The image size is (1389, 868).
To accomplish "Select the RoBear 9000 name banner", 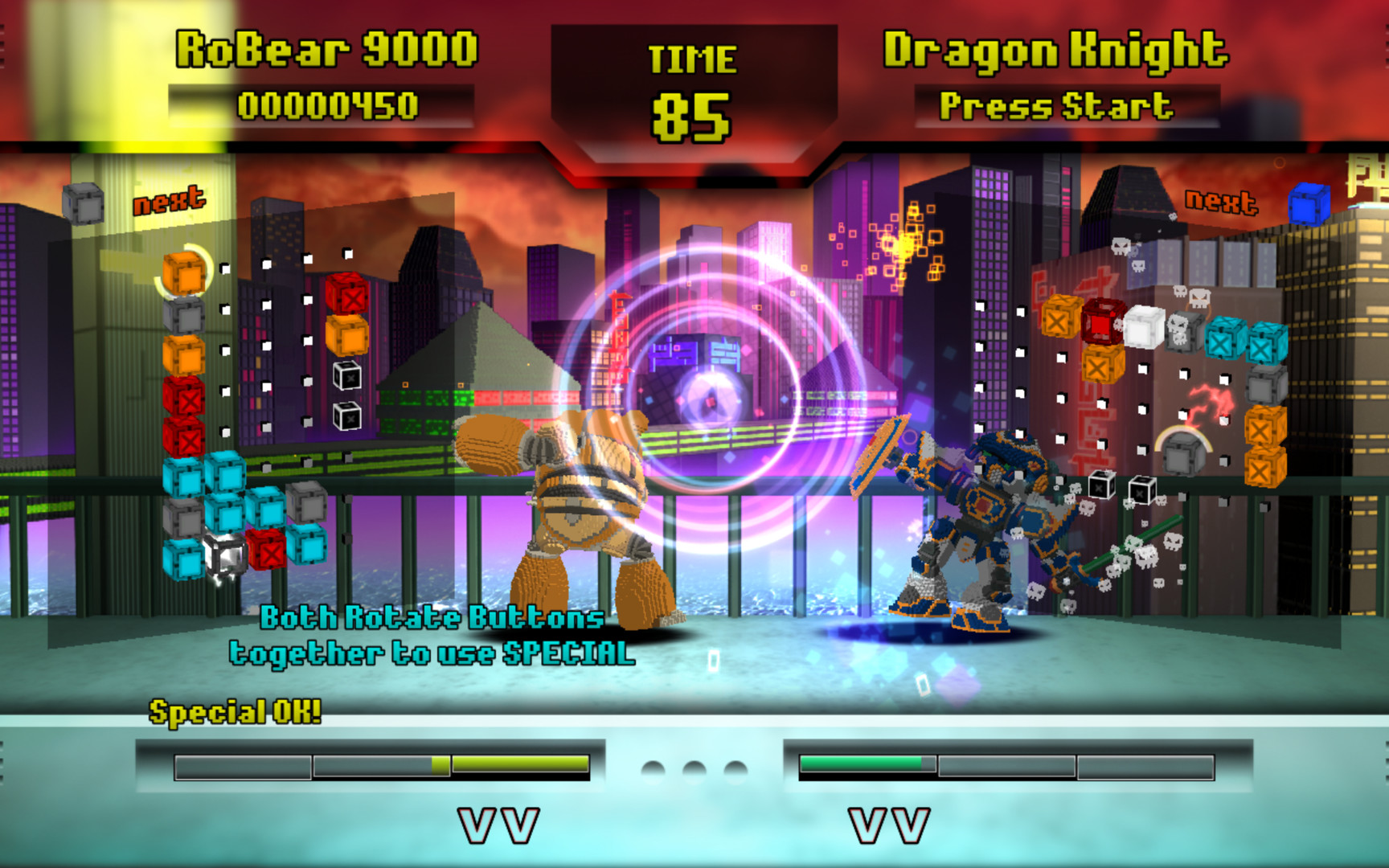I will pyautogui.click(x=326, y=50).
